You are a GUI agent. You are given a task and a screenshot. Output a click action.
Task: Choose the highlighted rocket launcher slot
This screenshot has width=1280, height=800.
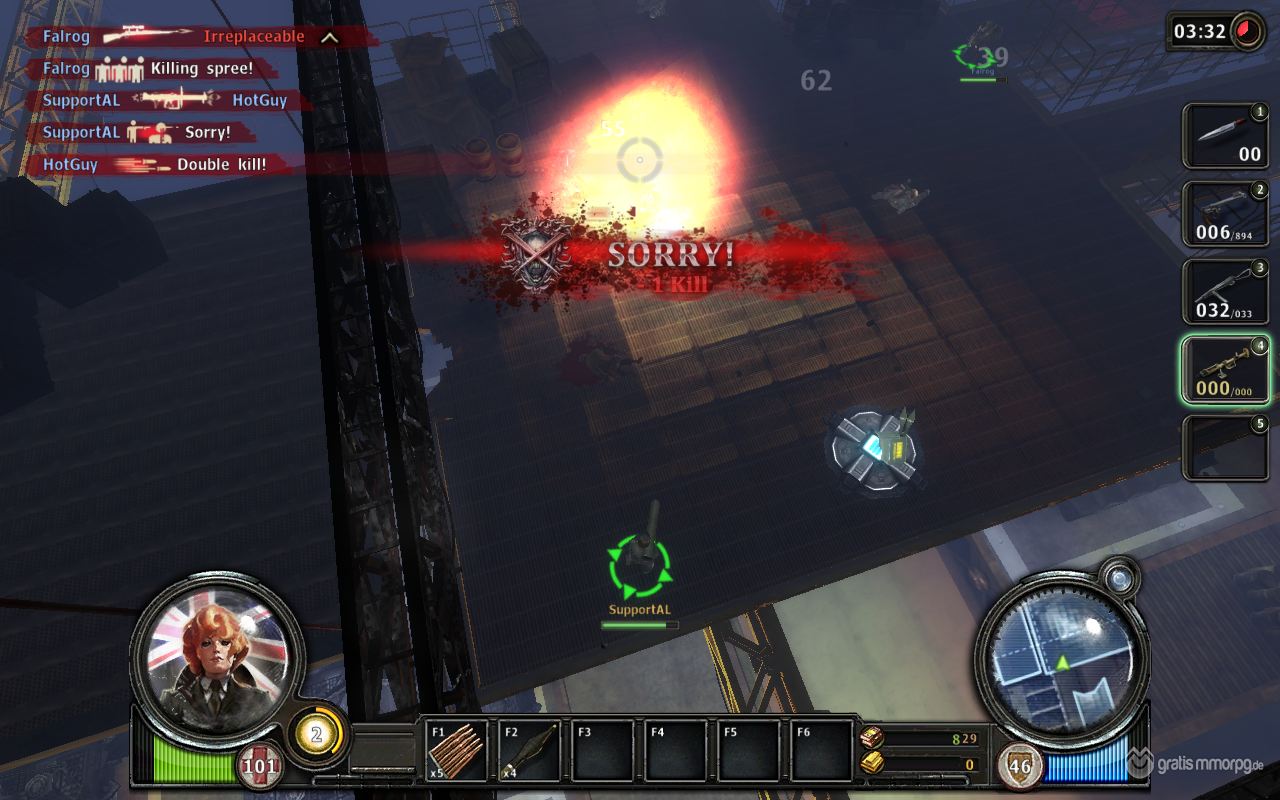point(1225,369)
